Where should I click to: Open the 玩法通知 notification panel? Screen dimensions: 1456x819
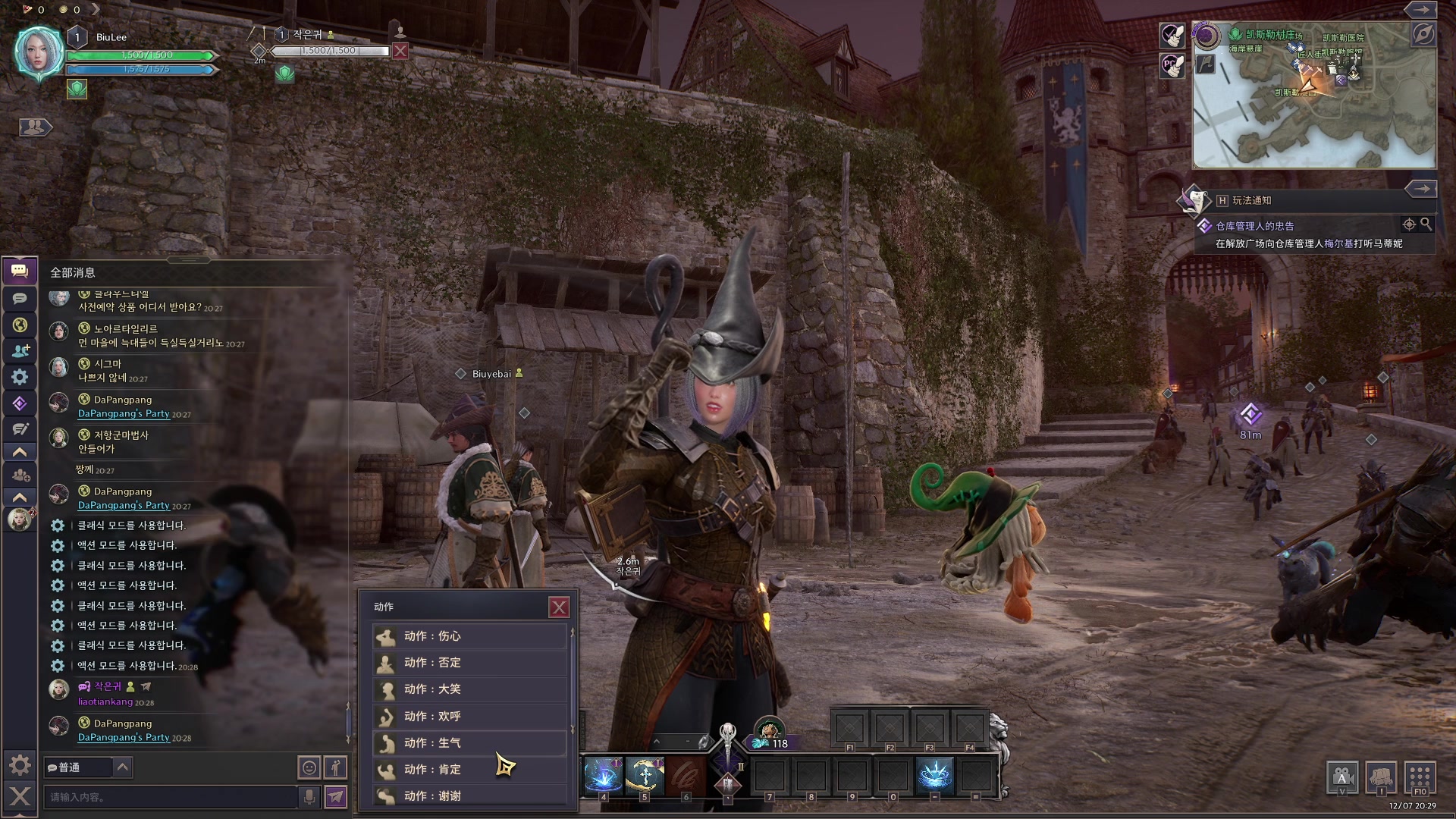1251,200
